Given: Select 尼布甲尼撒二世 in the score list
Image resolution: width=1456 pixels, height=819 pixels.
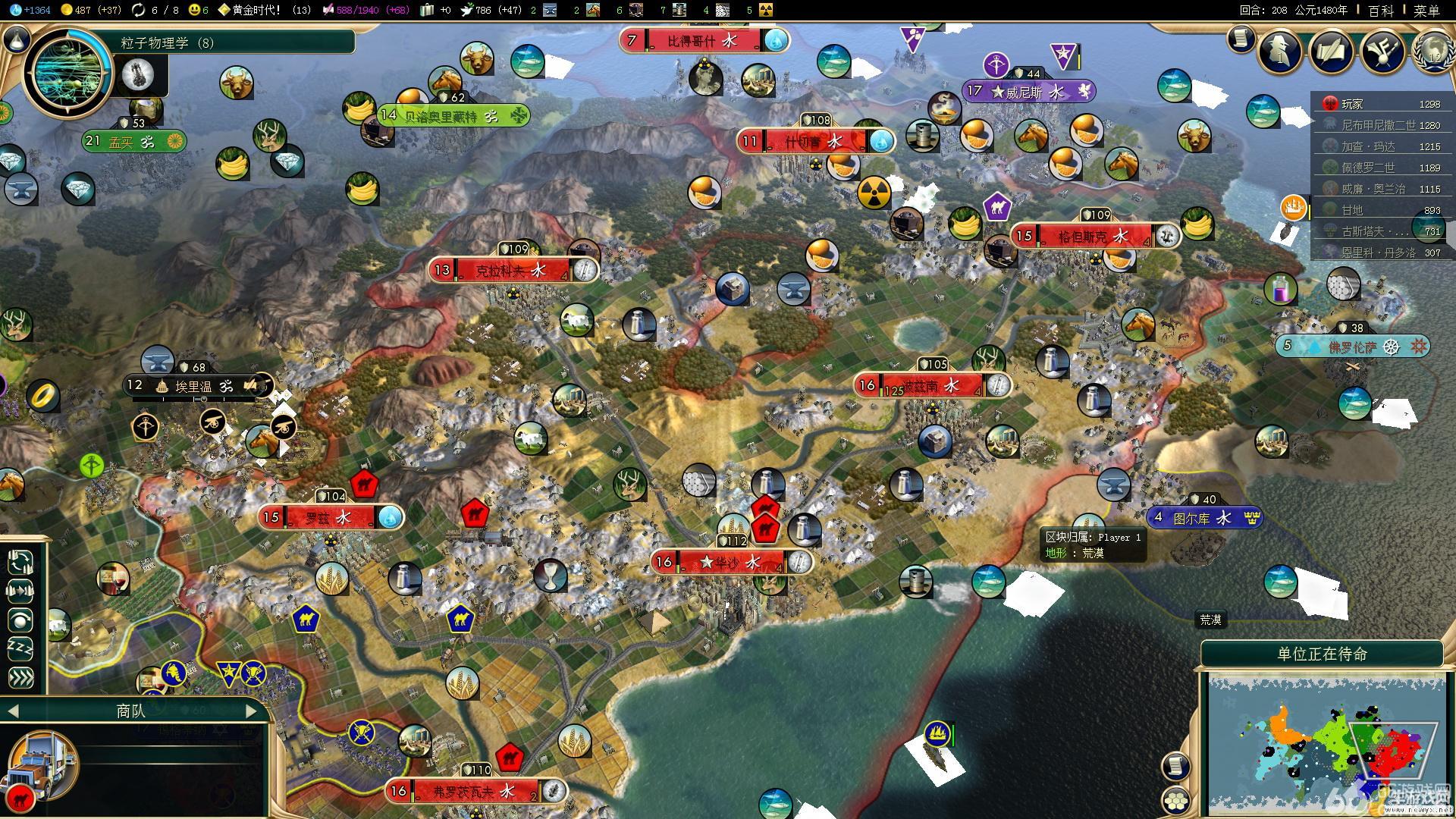Looking at the screenshot, I should (1379, 125).
